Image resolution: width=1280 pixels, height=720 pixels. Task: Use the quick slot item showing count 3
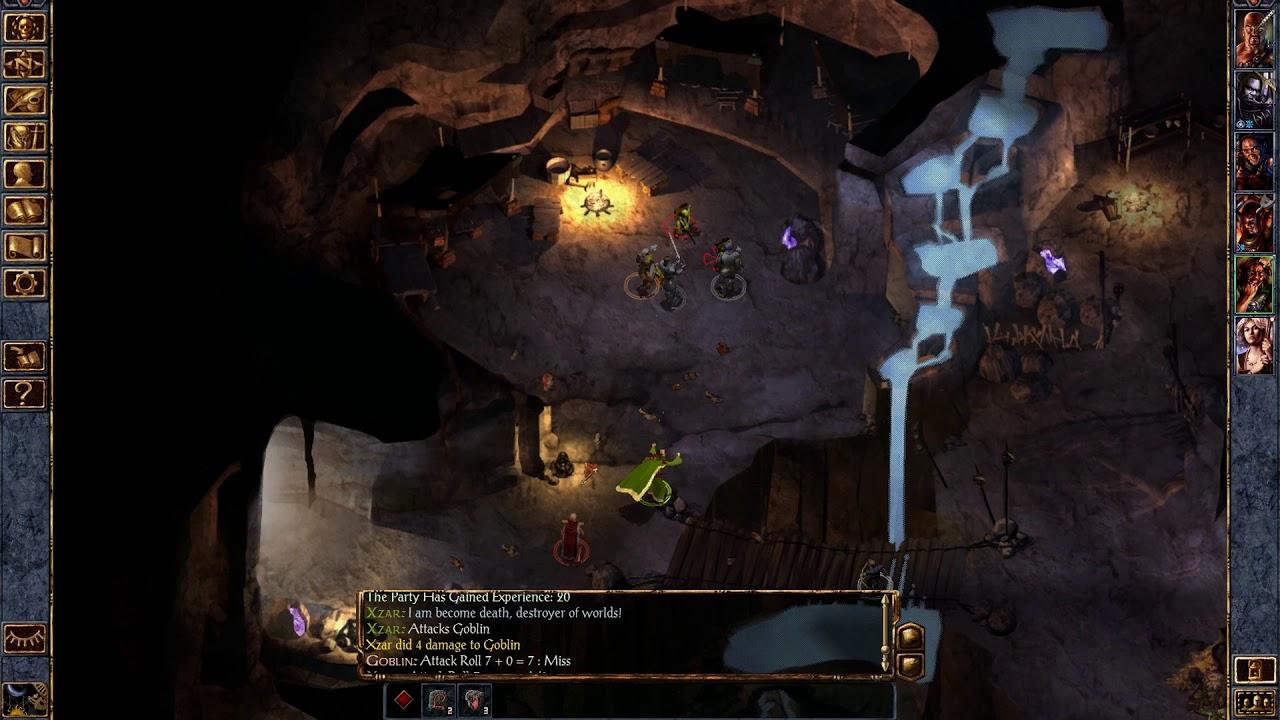click(475, 700)
